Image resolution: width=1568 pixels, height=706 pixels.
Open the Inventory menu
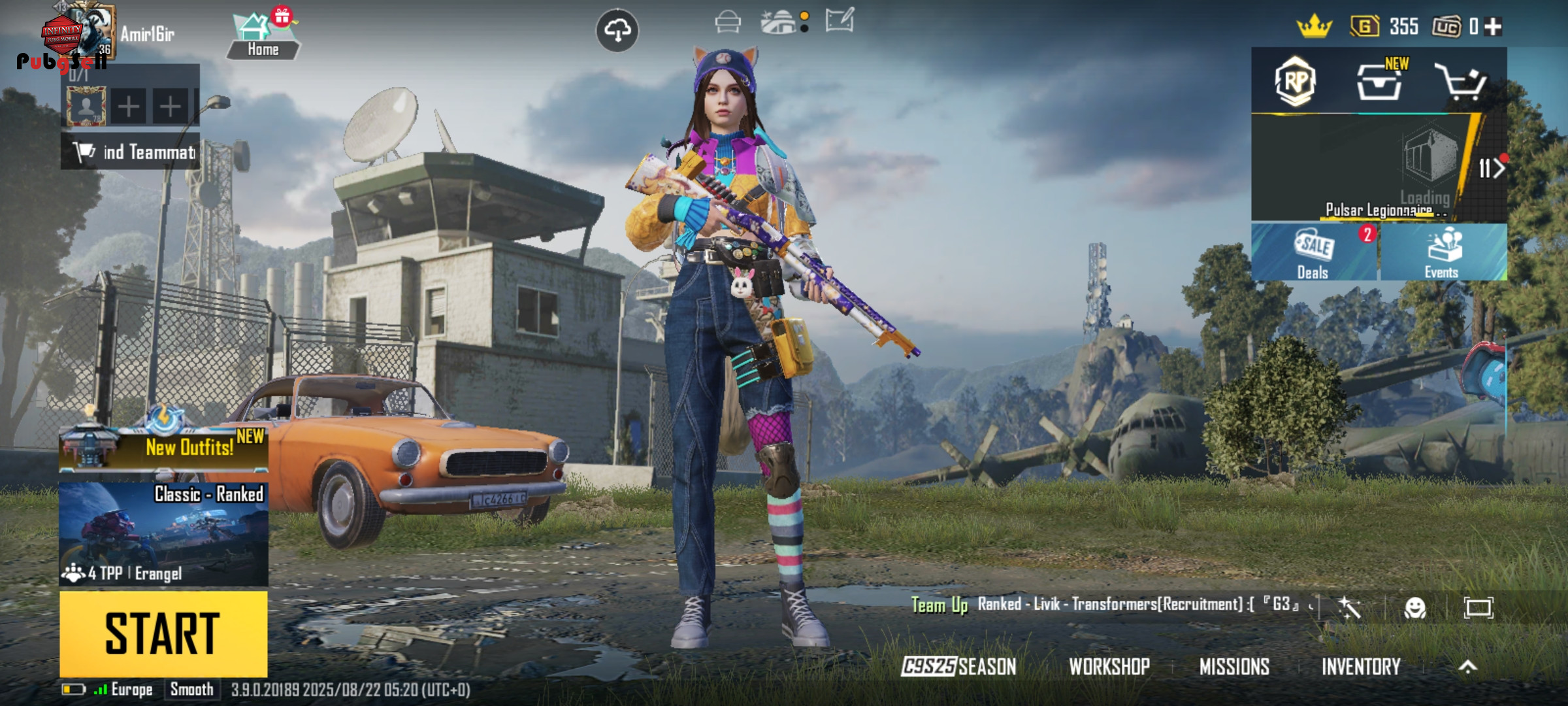point(1361,666)
